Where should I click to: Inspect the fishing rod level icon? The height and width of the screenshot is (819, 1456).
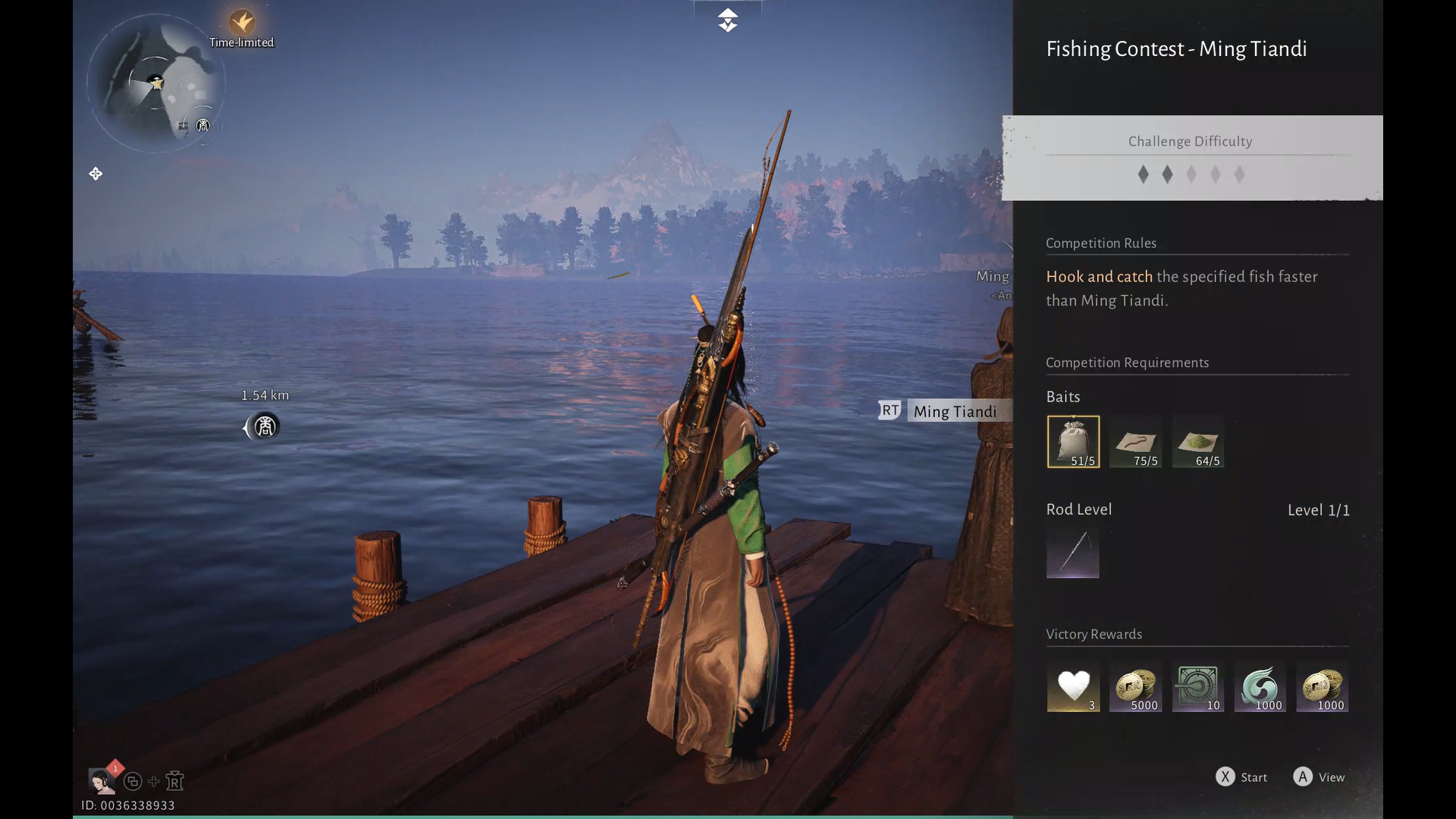pyautogui.click(x=1072, y=552)
